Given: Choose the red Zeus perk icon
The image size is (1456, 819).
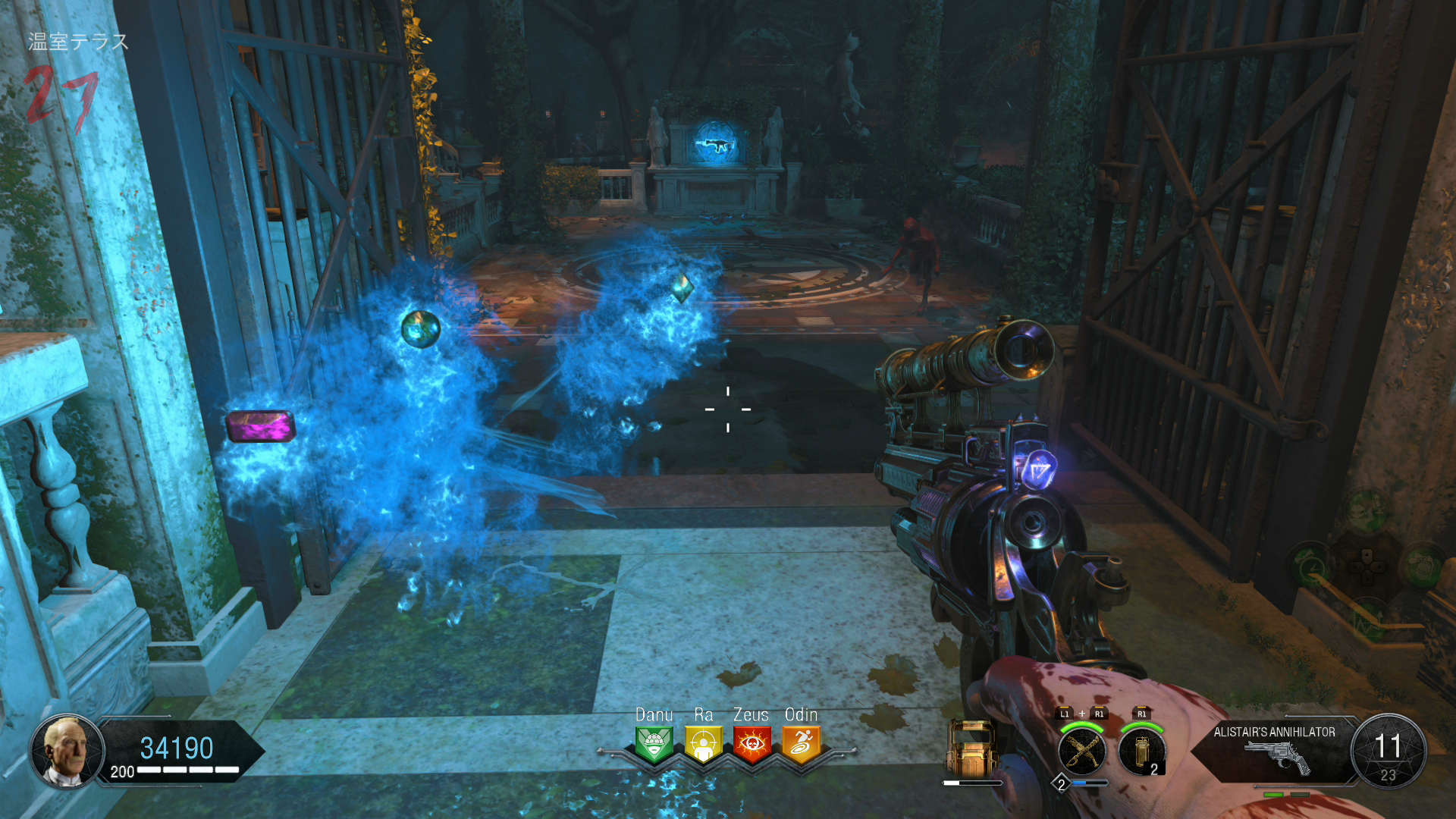Looking at the screenshot, I should point(752,743).
